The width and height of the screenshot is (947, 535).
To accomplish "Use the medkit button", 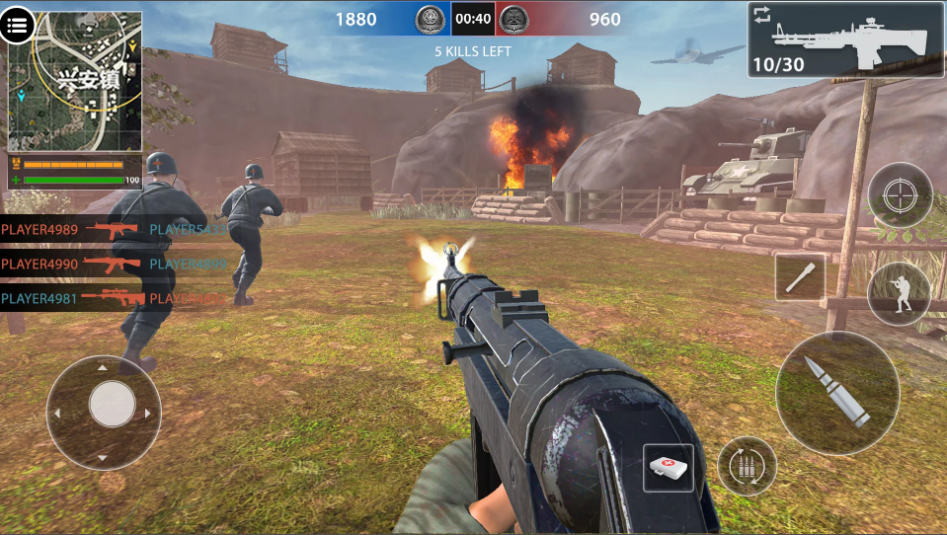I will (x=668, y=468).
